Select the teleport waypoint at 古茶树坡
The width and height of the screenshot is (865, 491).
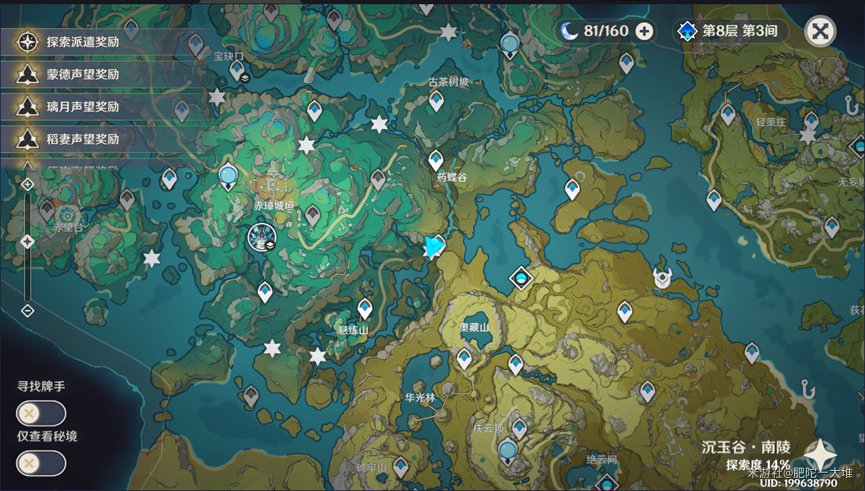pos(436,100)
